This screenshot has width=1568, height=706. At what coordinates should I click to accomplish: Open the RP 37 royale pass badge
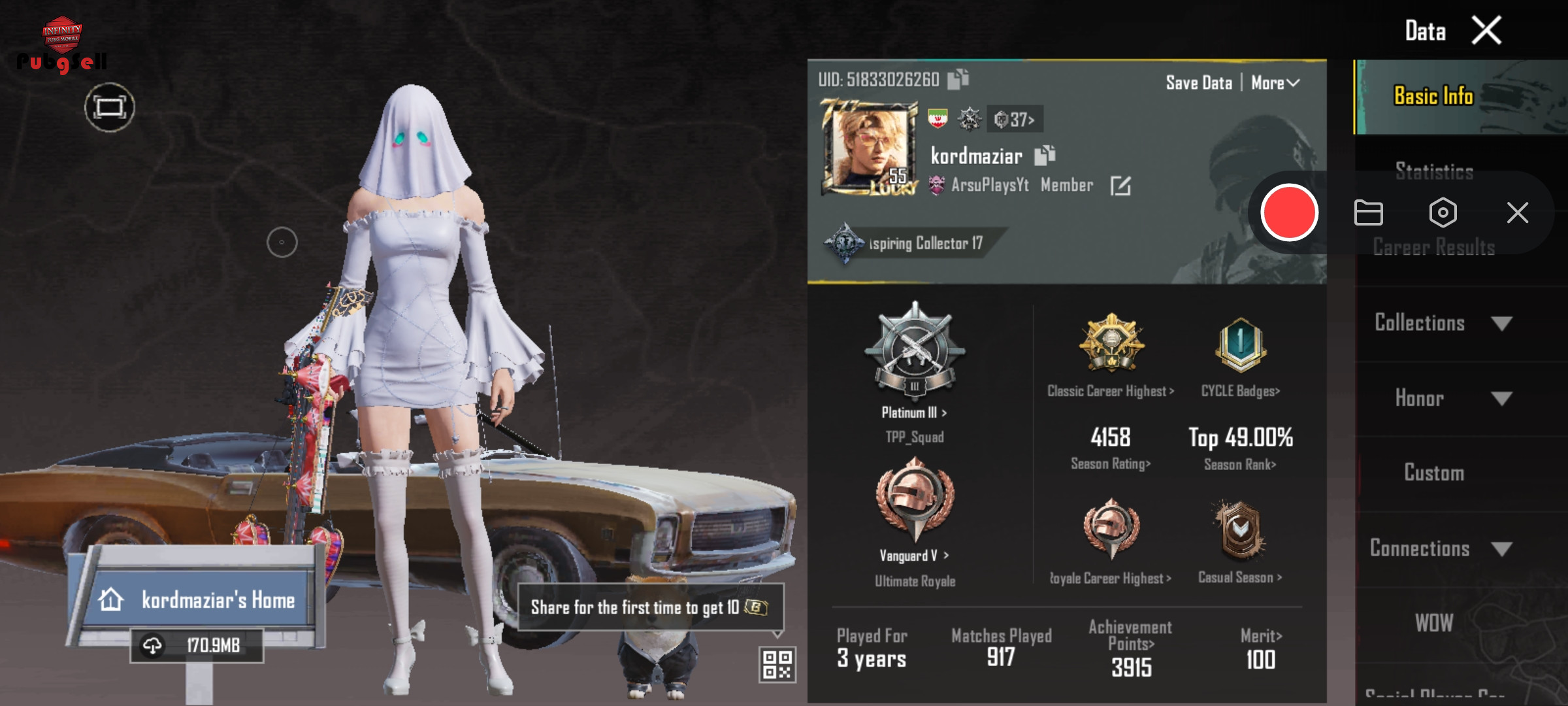(1015, 120)
